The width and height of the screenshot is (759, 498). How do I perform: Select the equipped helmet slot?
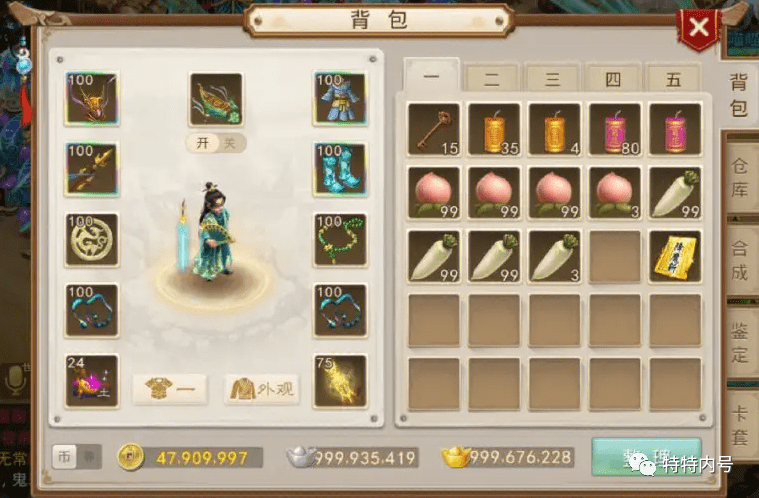[x=92, y=97]
